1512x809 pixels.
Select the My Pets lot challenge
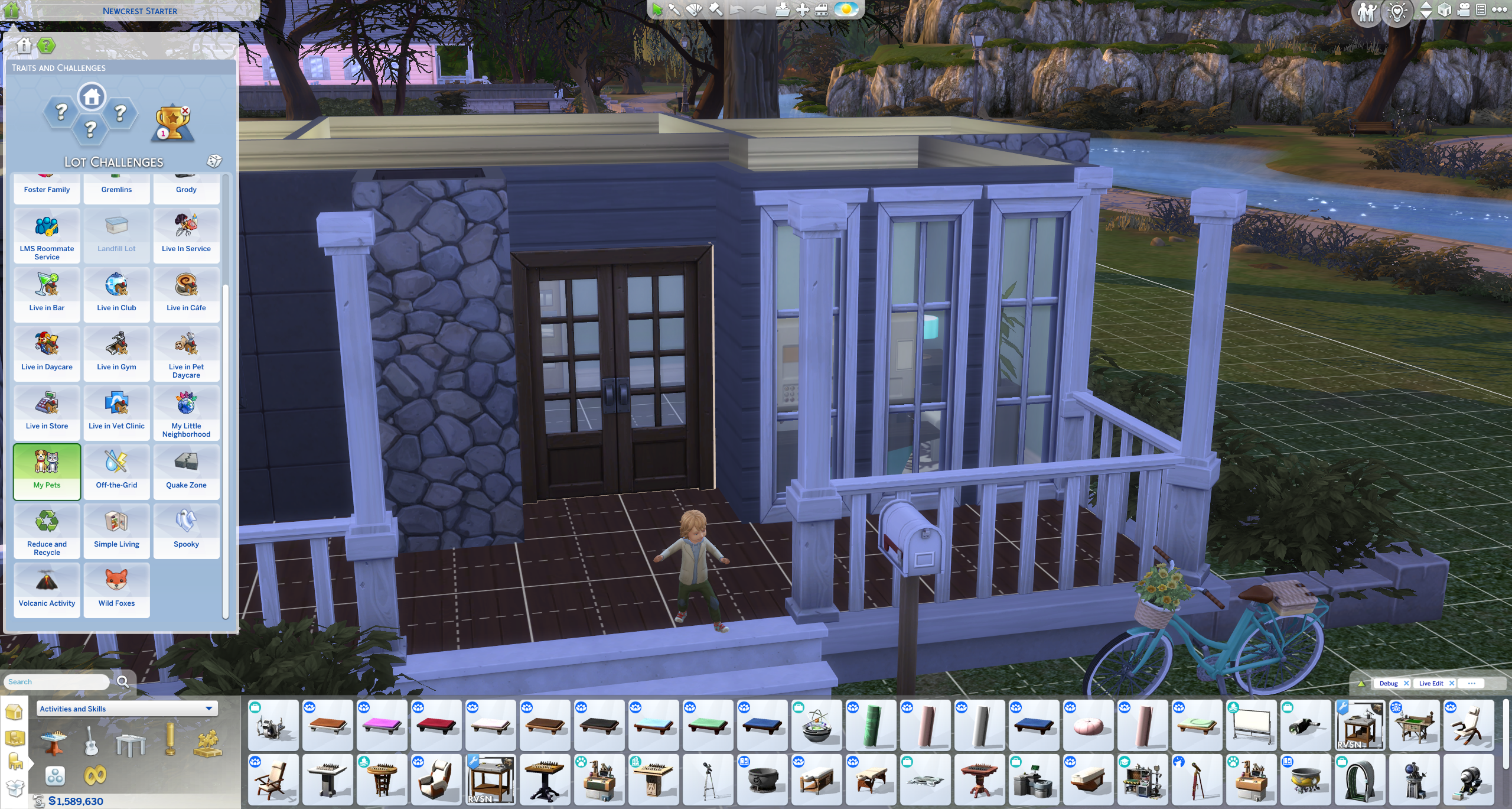coord(47,472)
